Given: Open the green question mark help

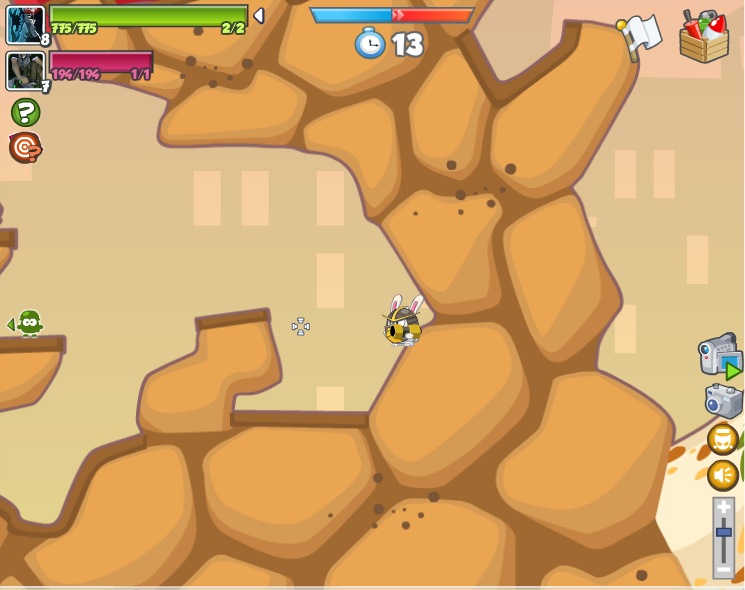Looking at the screenshot, I should pyautogui.click(x=25, y=112).
